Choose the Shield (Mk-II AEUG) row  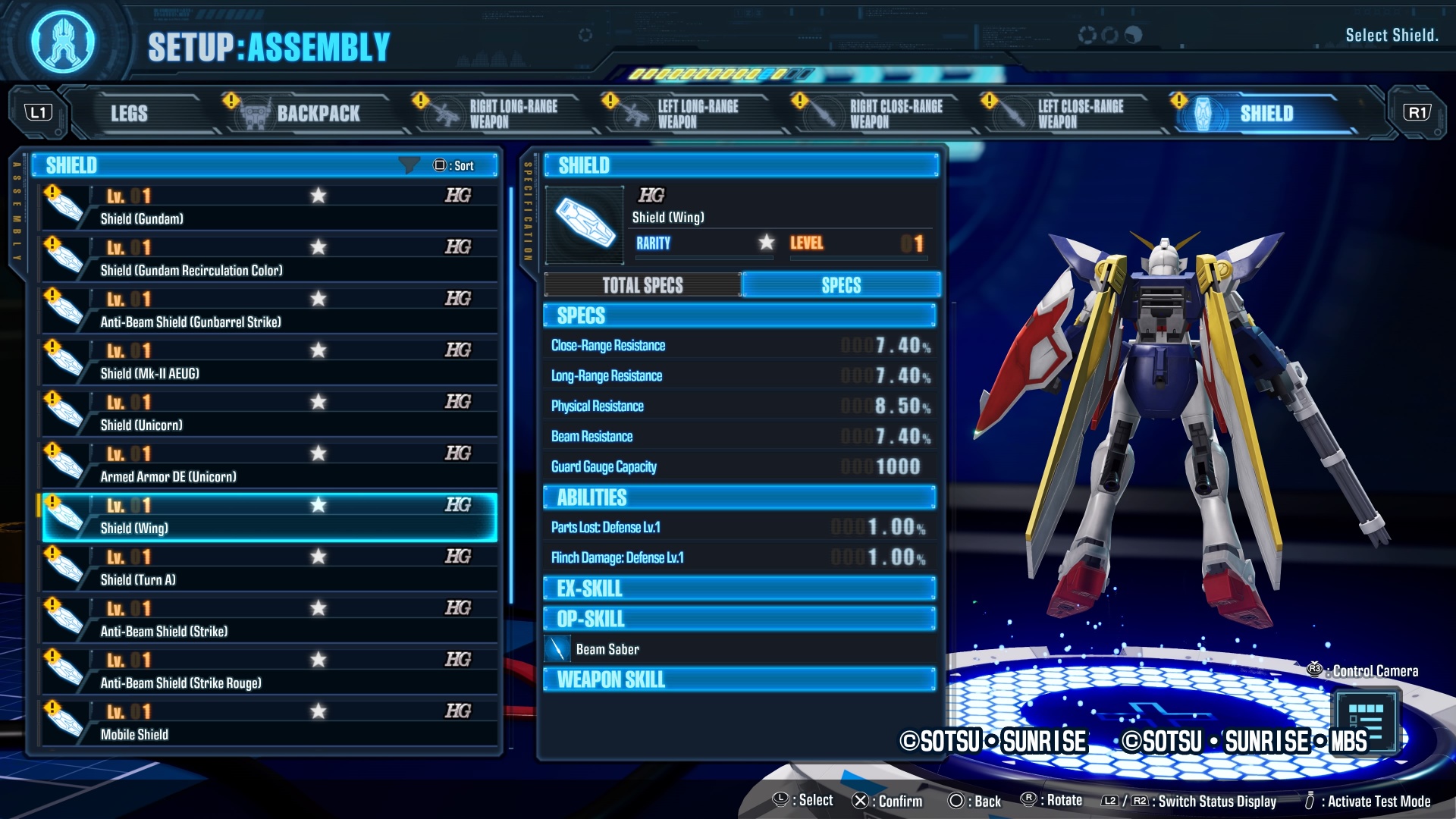pyautogui.click(x=269, y=362)
